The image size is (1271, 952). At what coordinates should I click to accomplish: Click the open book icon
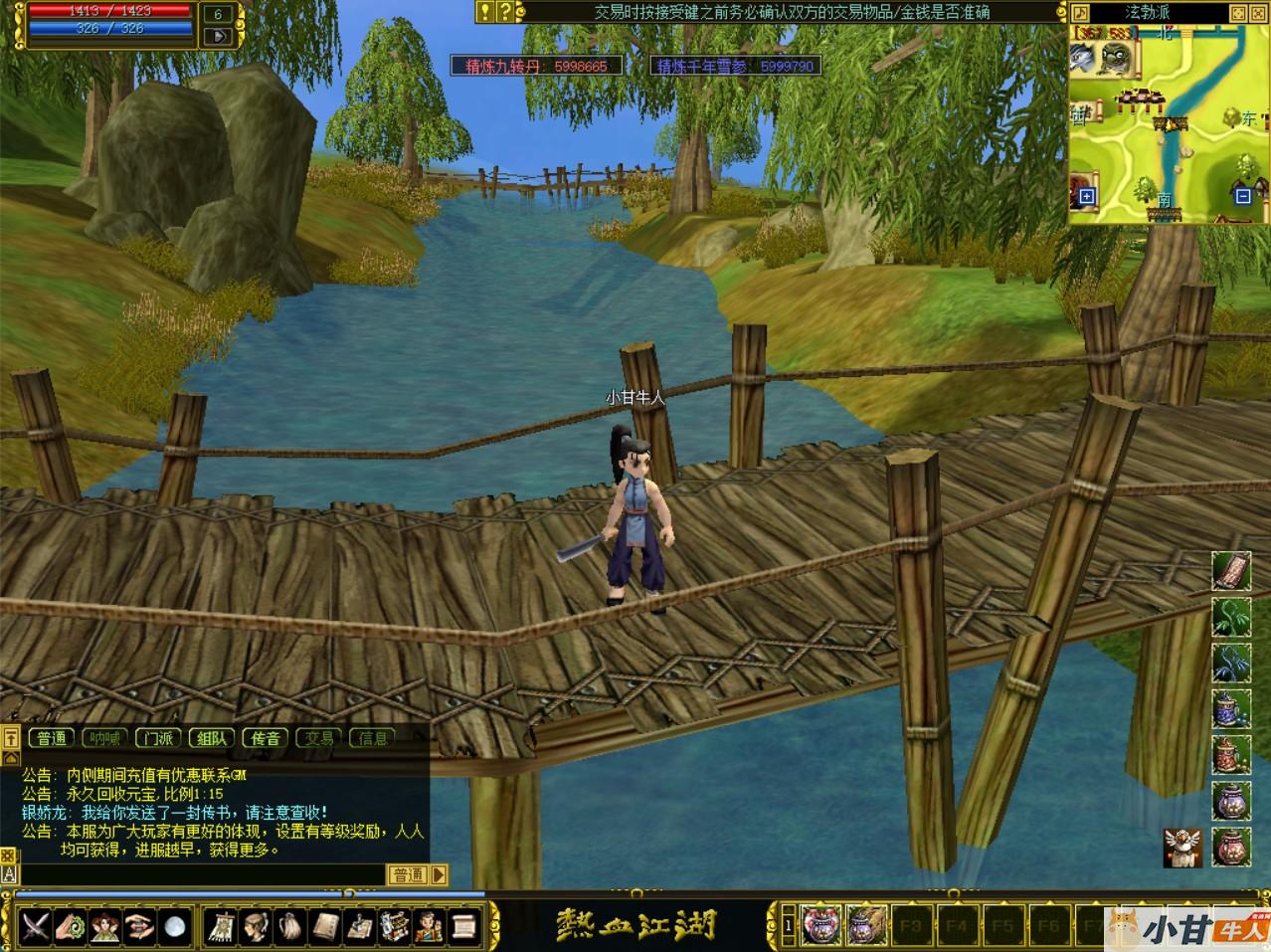325,927
